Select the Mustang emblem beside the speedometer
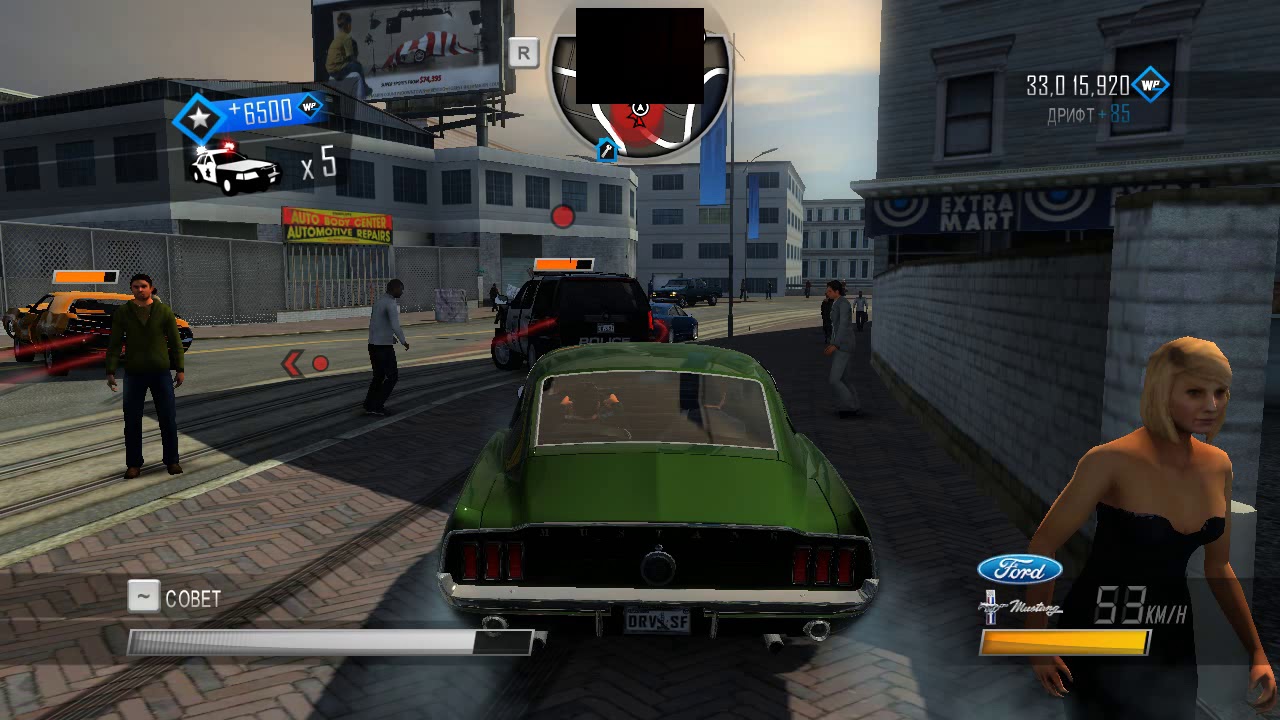1280x720 pixels. [1019, 607]
